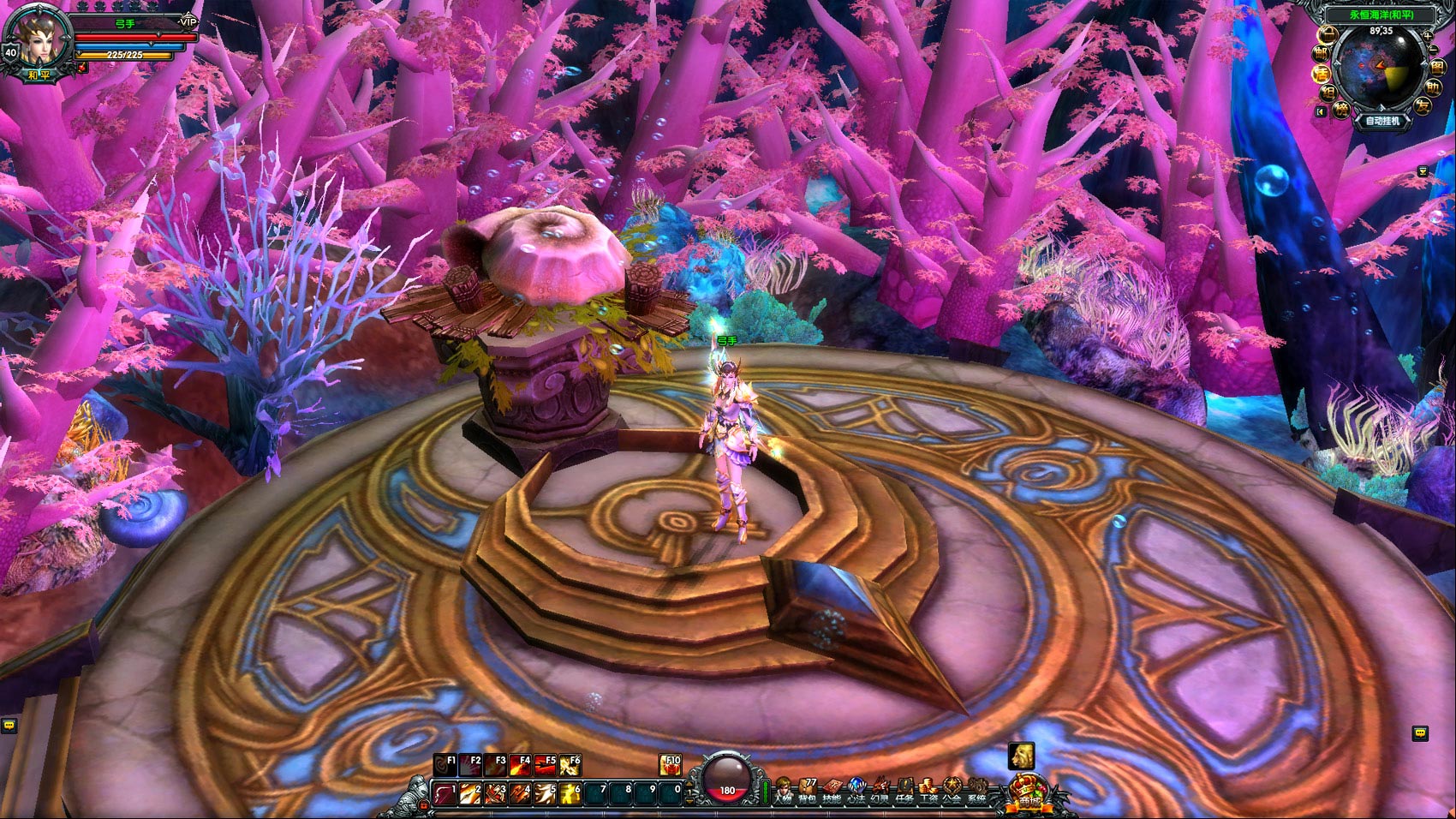Use the golden skill in slot 6
The height and width of the screenshot is (819, 1456).
click(569, 794)
